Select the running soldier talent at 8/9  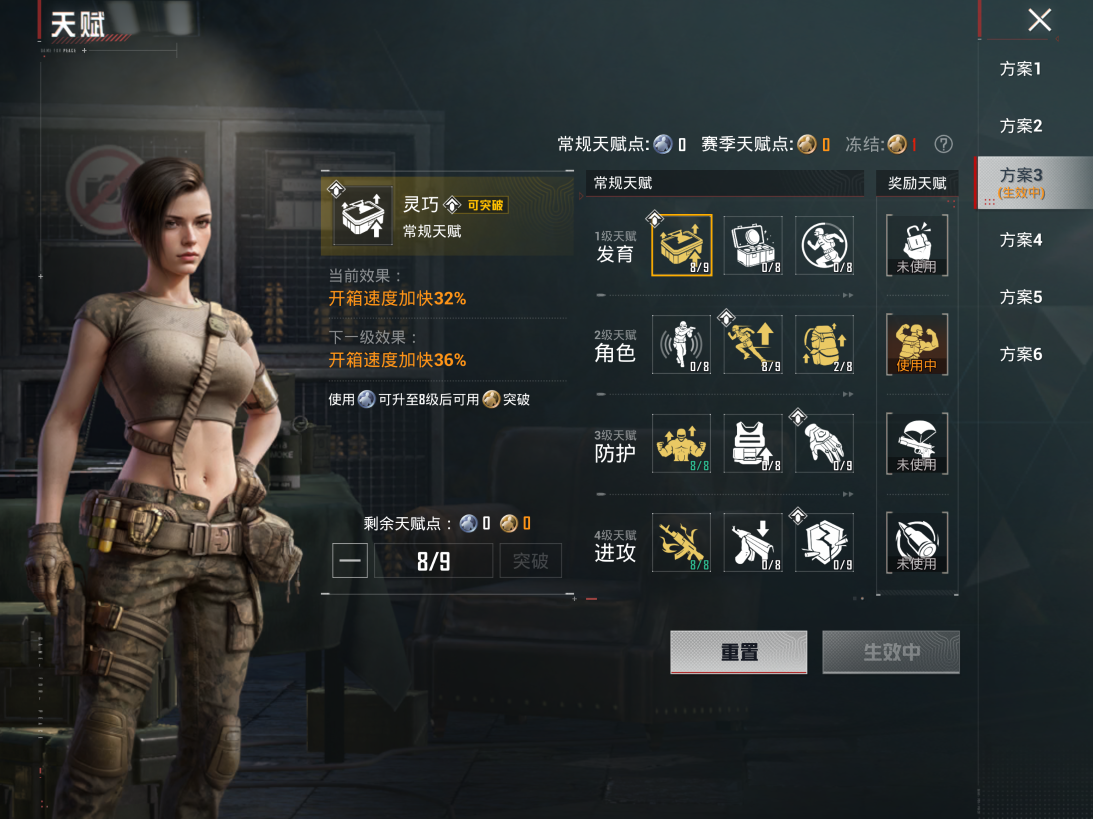pyautogui.click(x=753, y=344)
